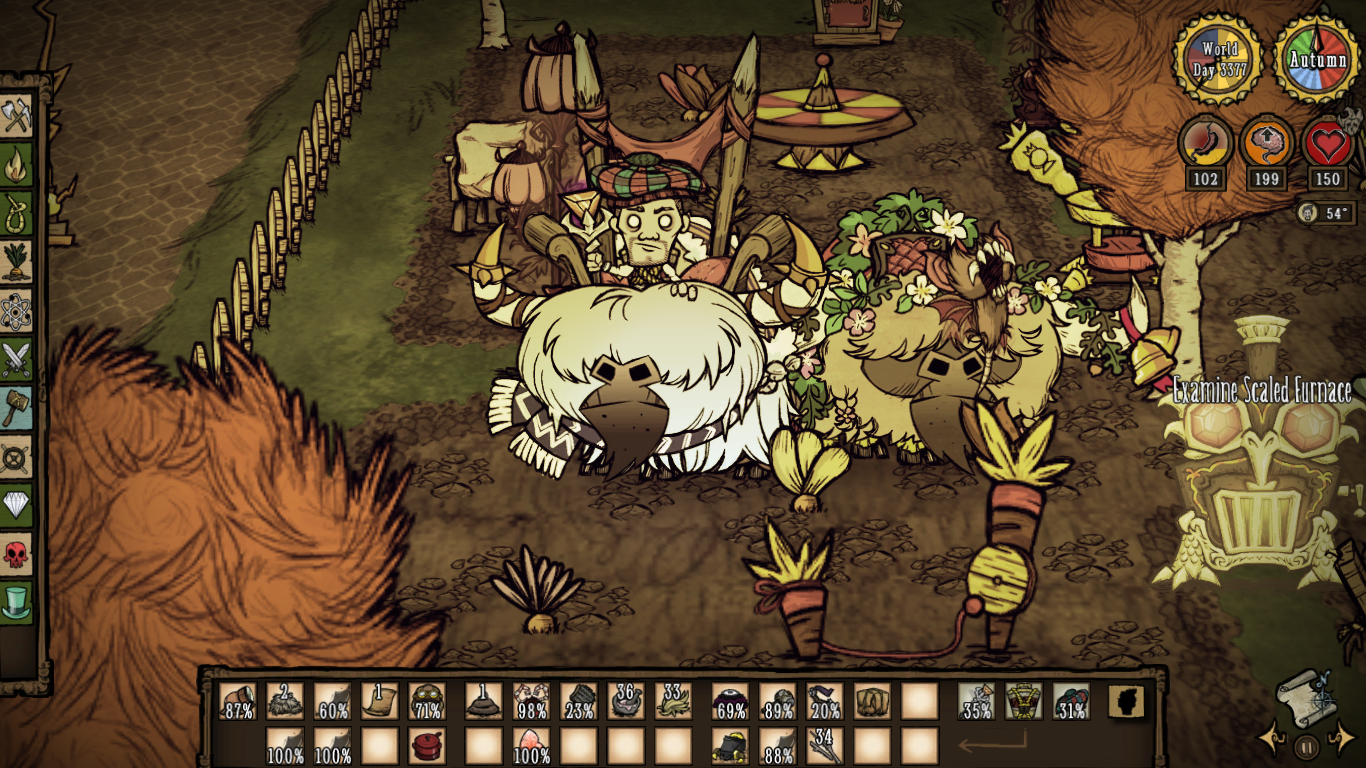1366x768 pixels.
Task: Switch to the Food and farming tab
Action: point(17,261)
